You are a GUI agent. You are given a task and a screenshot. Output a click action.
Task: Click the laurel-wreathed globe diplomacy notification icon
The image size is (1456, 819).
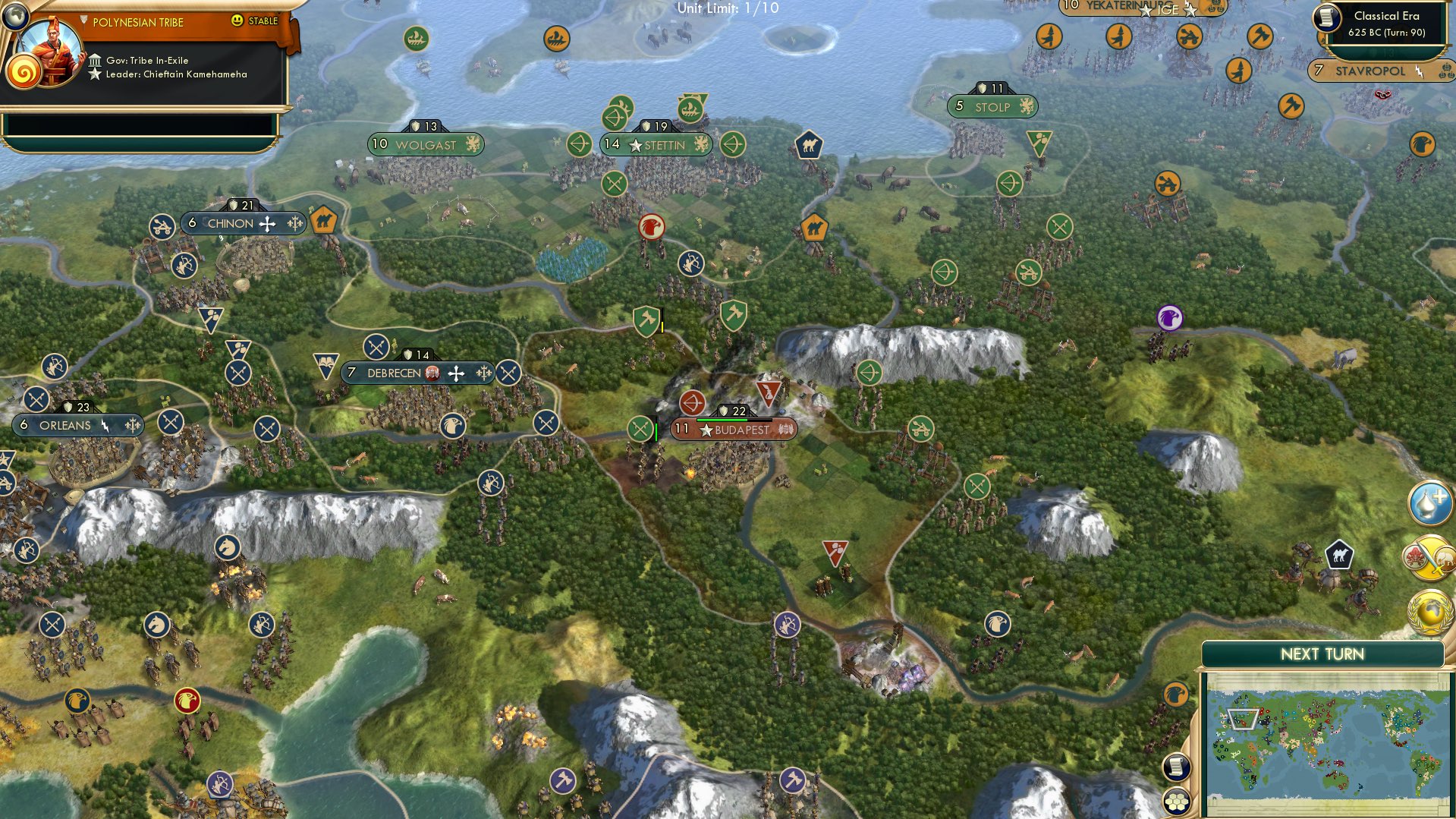click(x=1428, y=613)
